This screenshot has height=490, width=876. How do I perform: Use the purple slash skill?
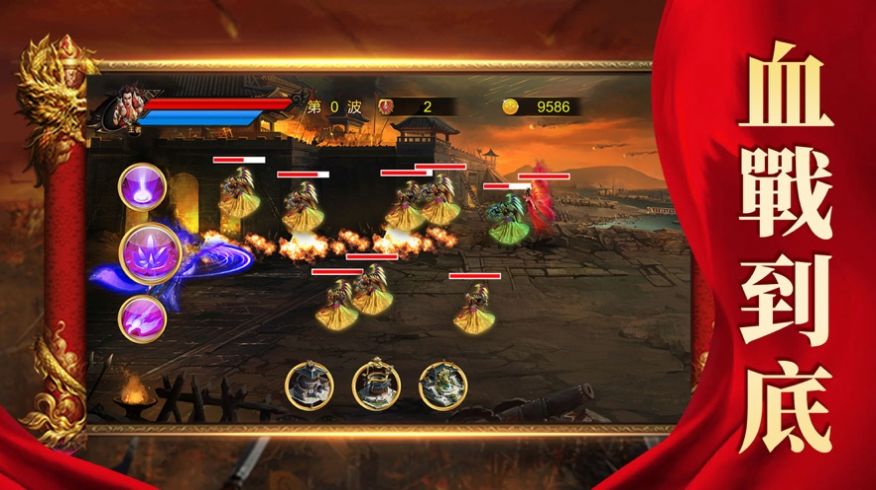tap(142, 320)
